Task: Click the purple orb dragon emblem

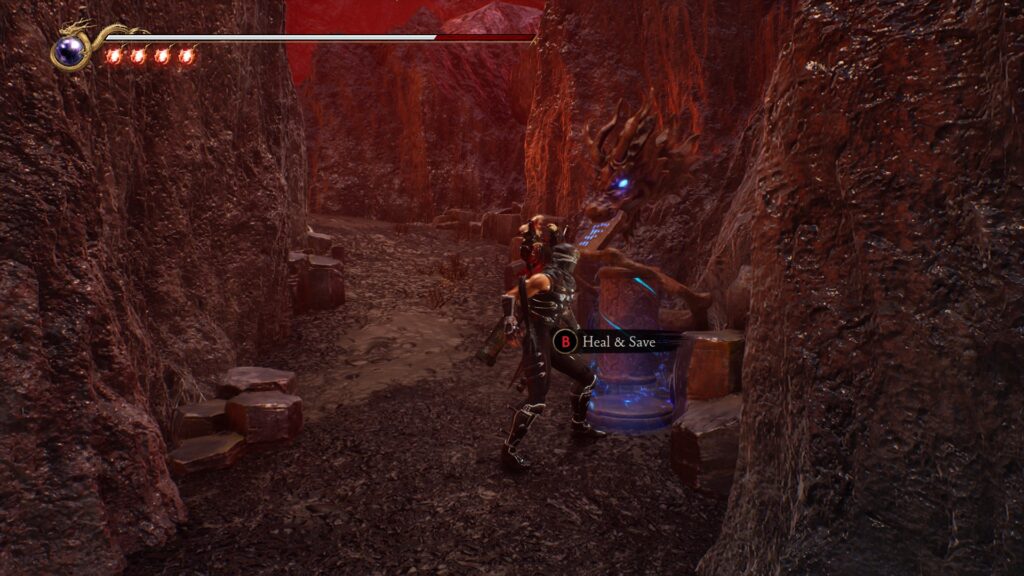Action: (70, 50)
